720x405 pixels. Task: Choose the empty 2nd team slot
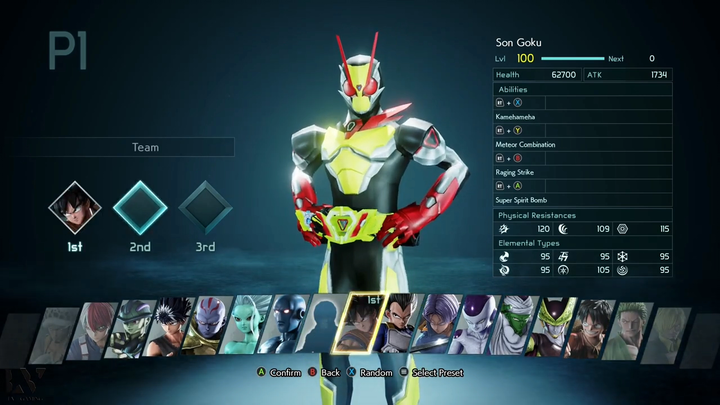(140, 207)
